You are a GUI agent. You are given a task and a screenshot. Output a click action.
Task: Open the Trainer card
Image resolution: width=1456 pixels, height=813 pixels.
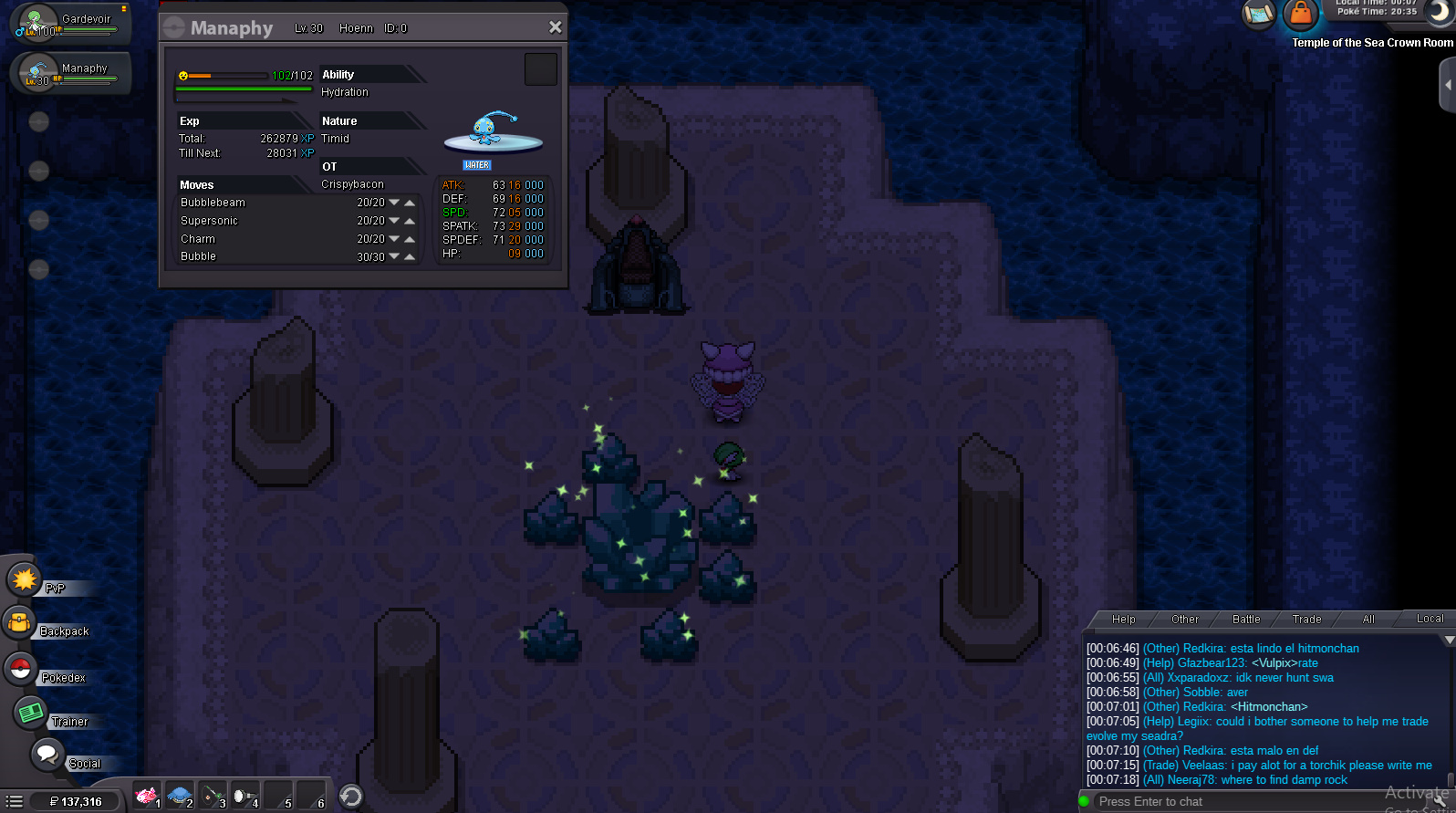click(31, 713)
